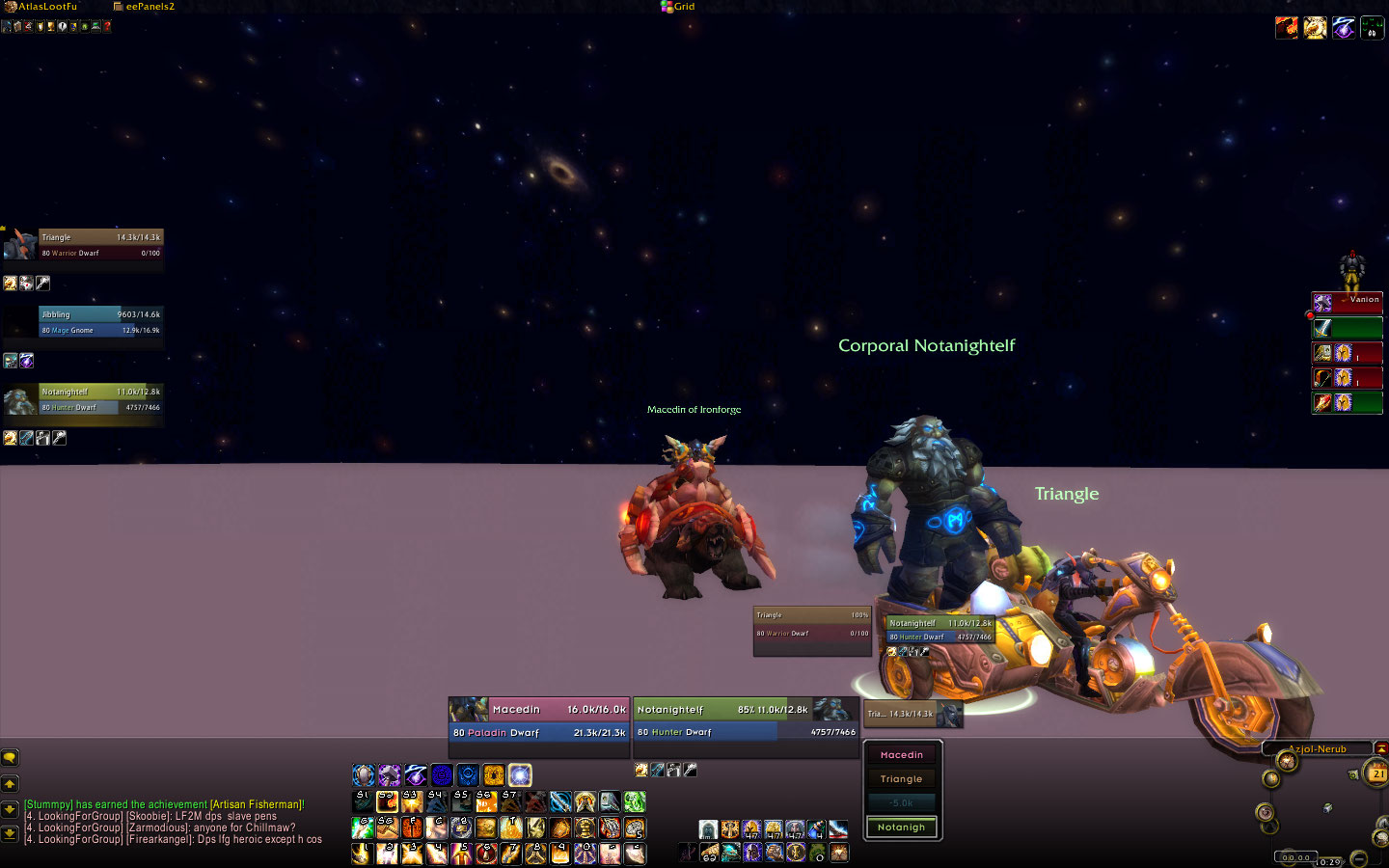Open the calendar showing day 21
Viewport: 1389px width, 868px height.
[1377, 773]
